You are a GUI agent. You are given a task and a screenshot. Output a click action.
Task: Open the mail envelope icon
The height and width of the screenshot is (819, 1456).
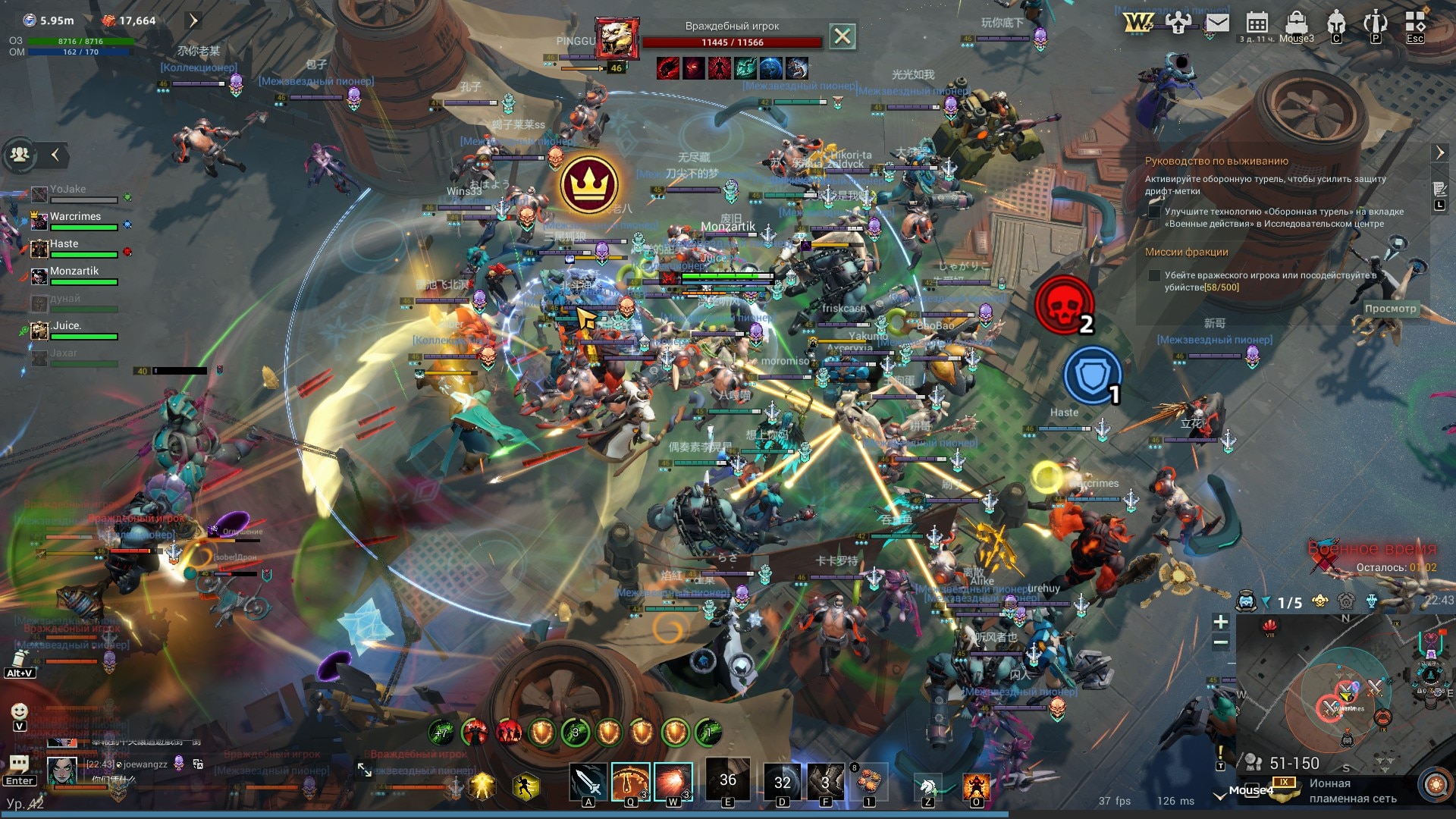(1217, 23)
